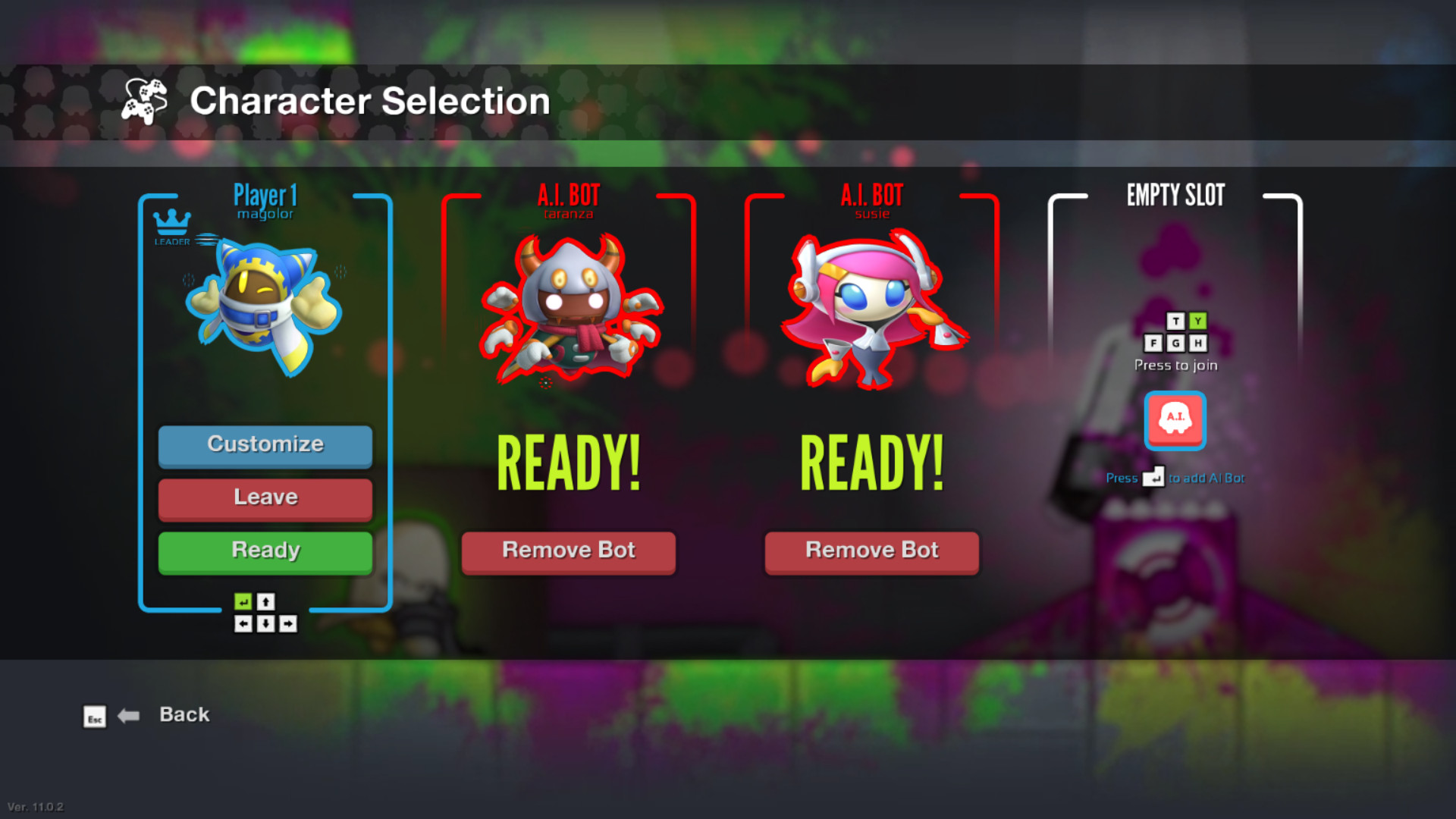Remove Bot Susie from the lobby
The width and height of the screenshot is (1456, 819).
[871, 551]
